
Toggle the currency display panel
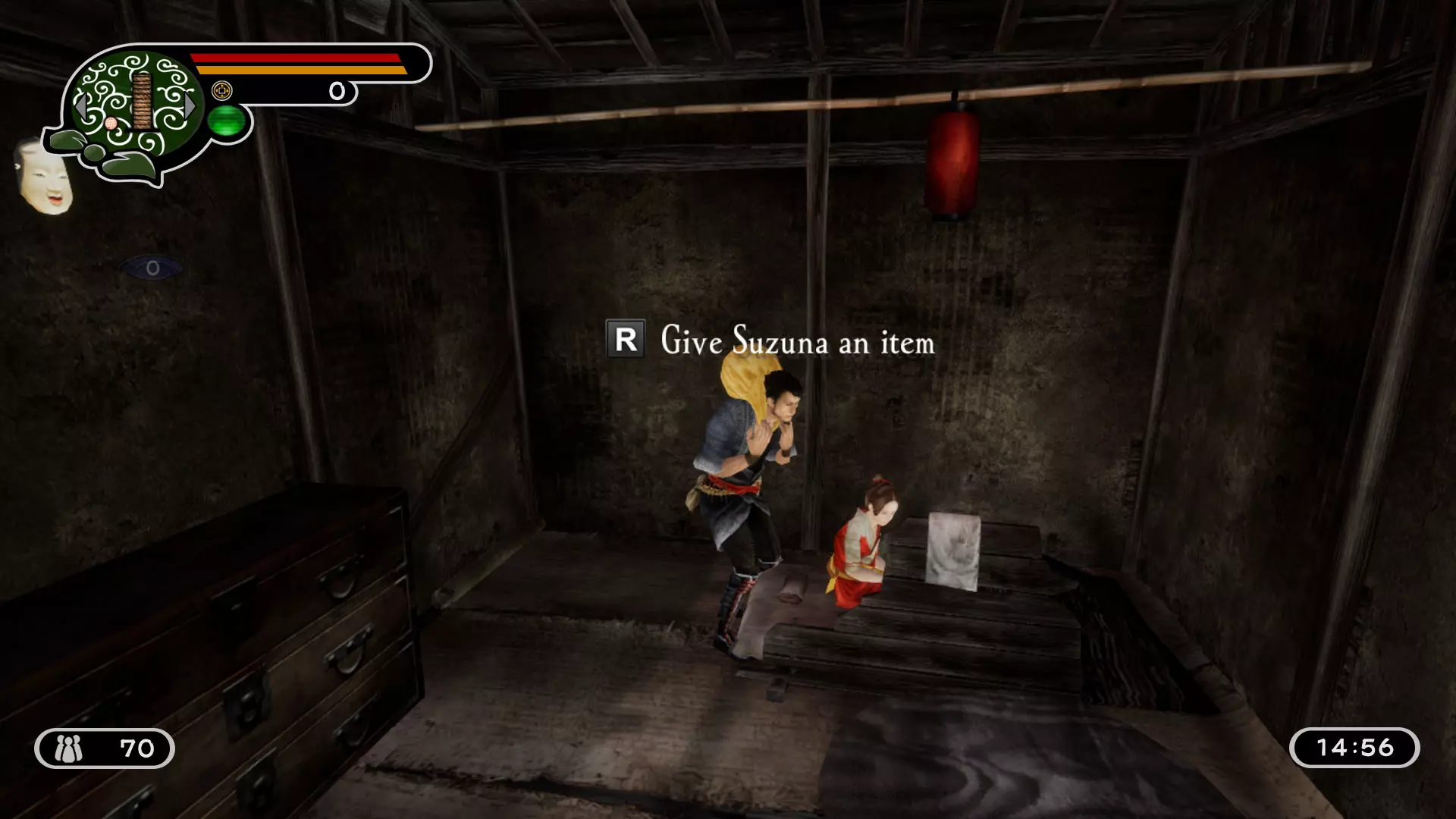pyautogui.click(x=281, y=91)
